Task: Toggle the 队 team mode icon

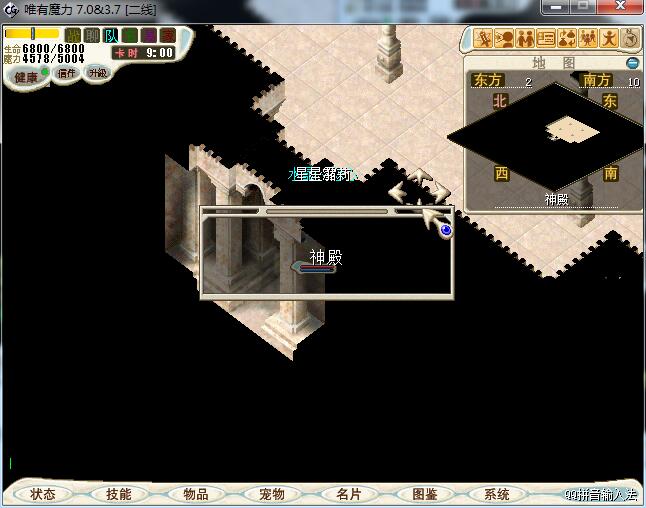Action: point(111,36)
